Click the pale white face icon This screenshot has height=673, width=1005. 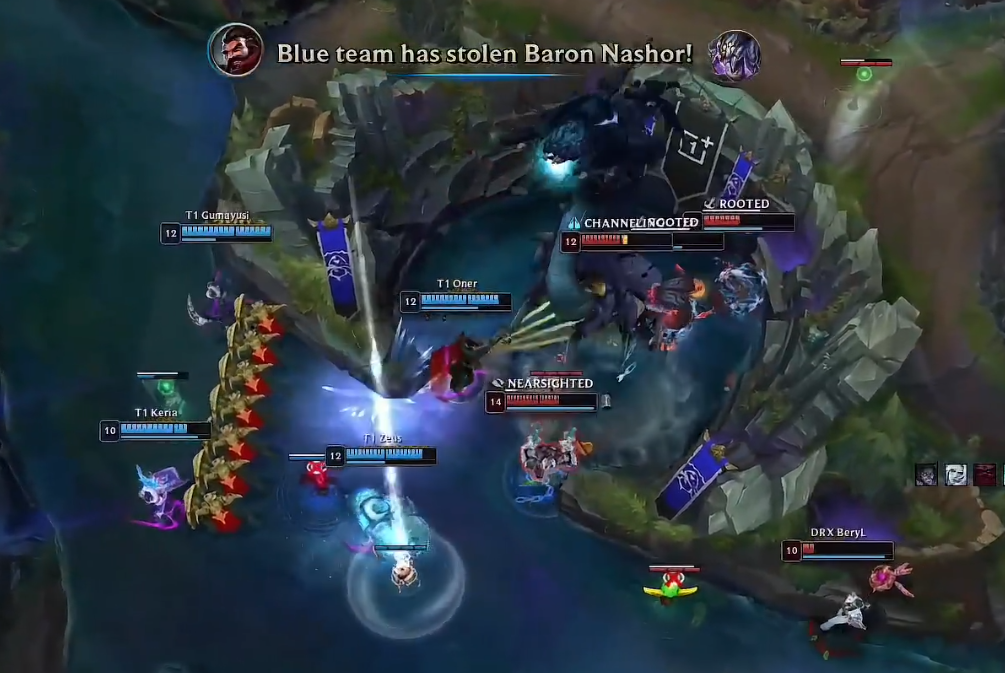tap(956, 474)
